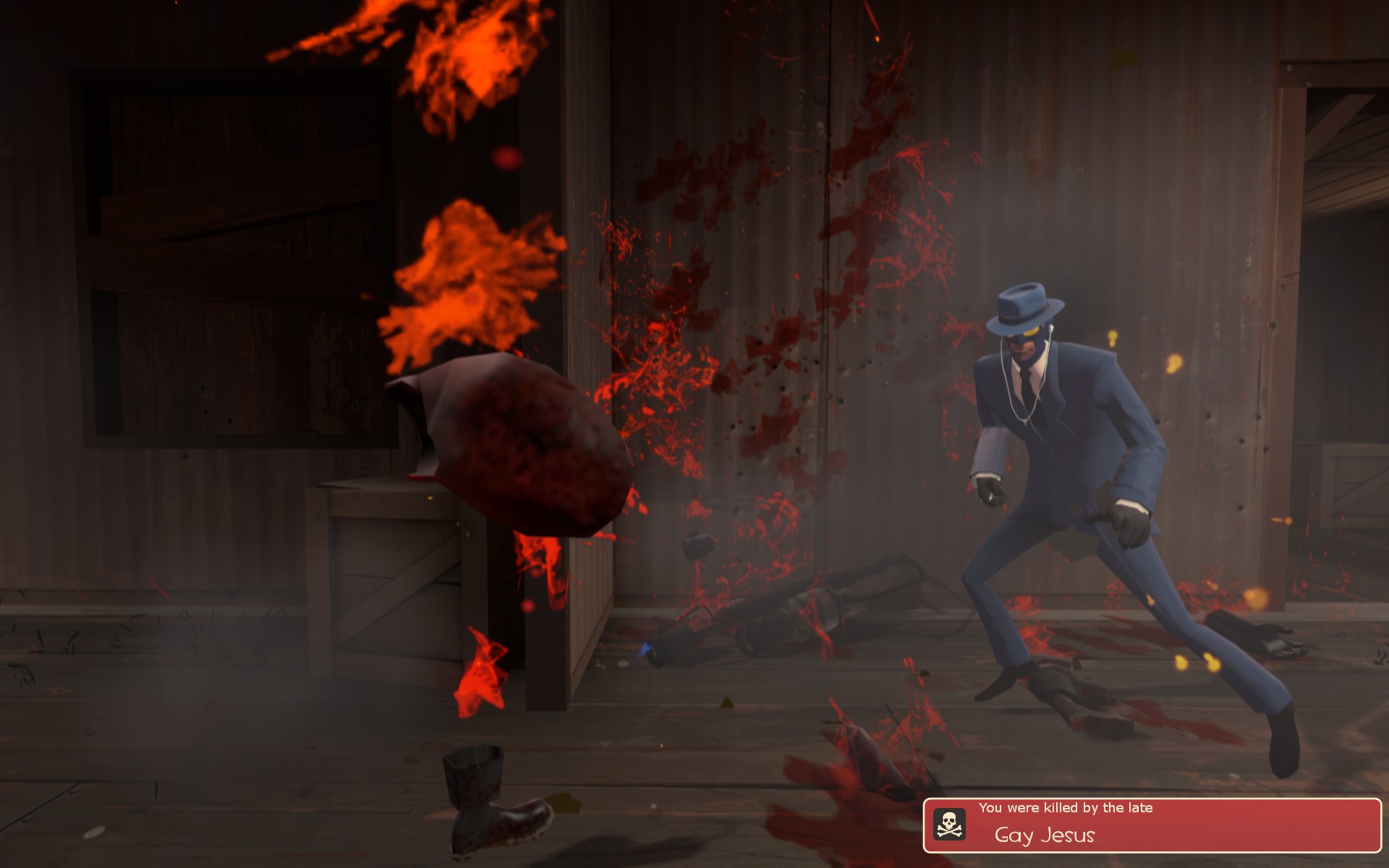This screenshot has height=868, width=1389.
Task: Select the skull and crossbones icon
Action: click(948, 825)
